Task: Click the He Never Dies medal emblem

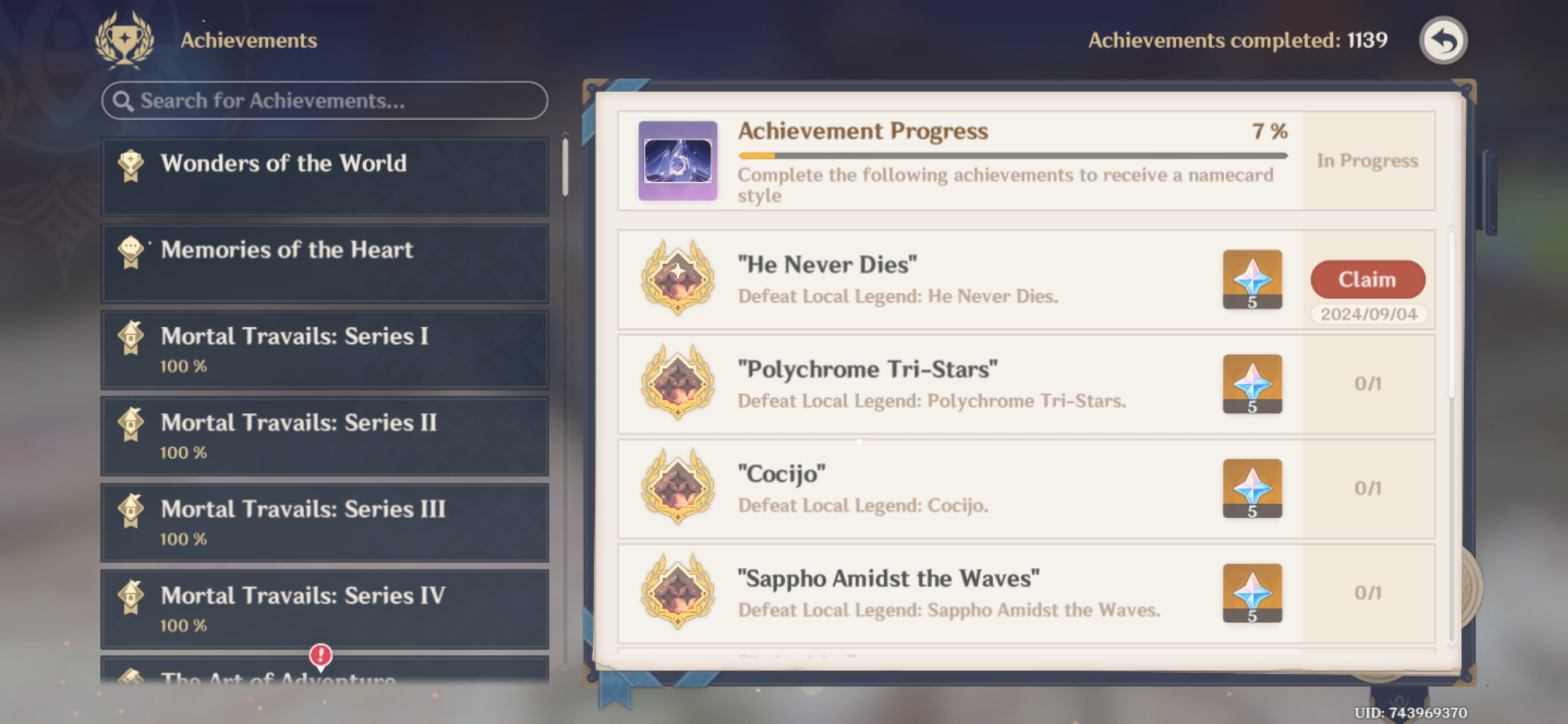Action: click(x=676, y=280)
